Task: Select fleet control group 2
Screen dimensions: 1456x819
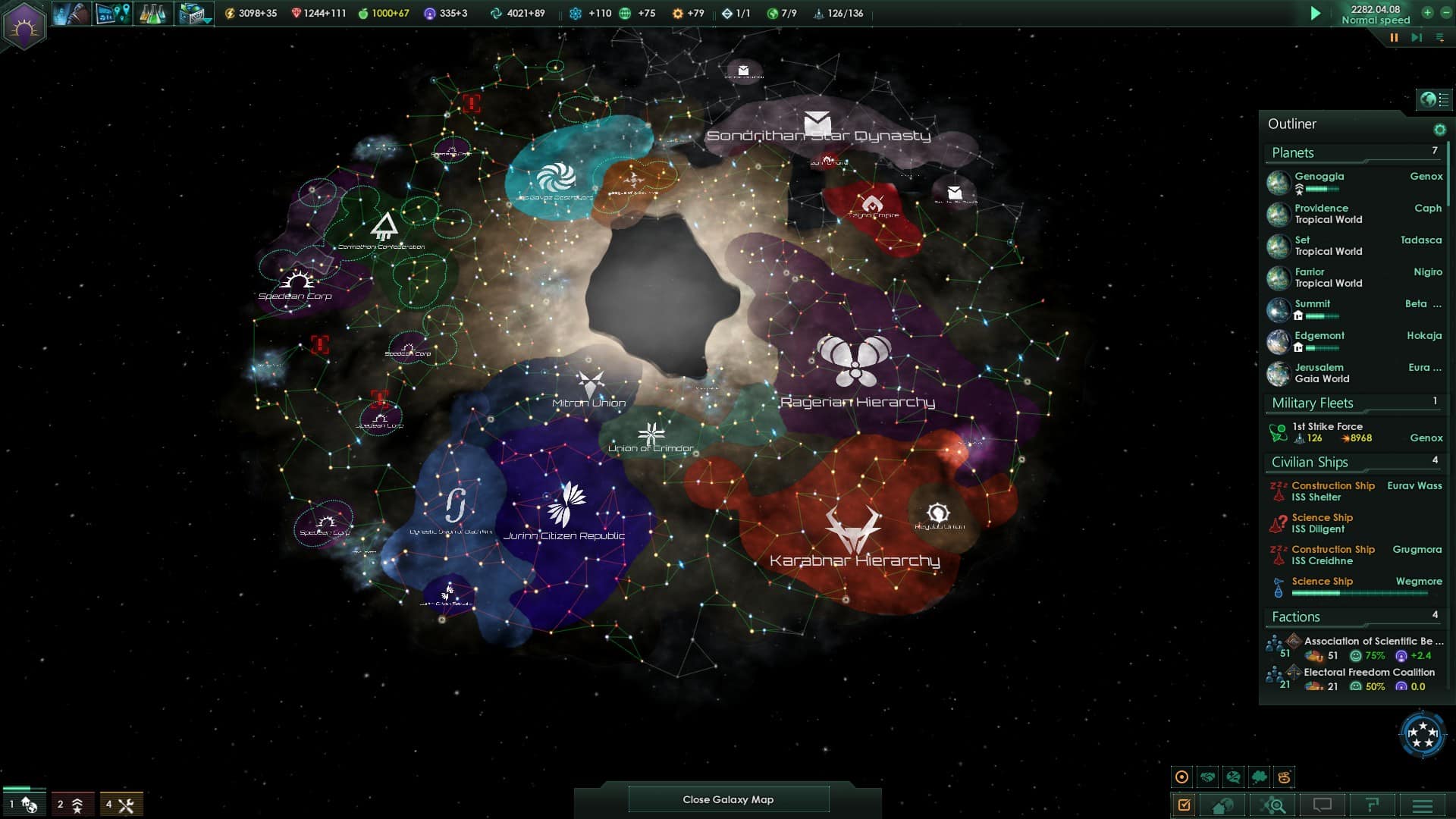Action: pyautogui.click(x=72, y=804)
